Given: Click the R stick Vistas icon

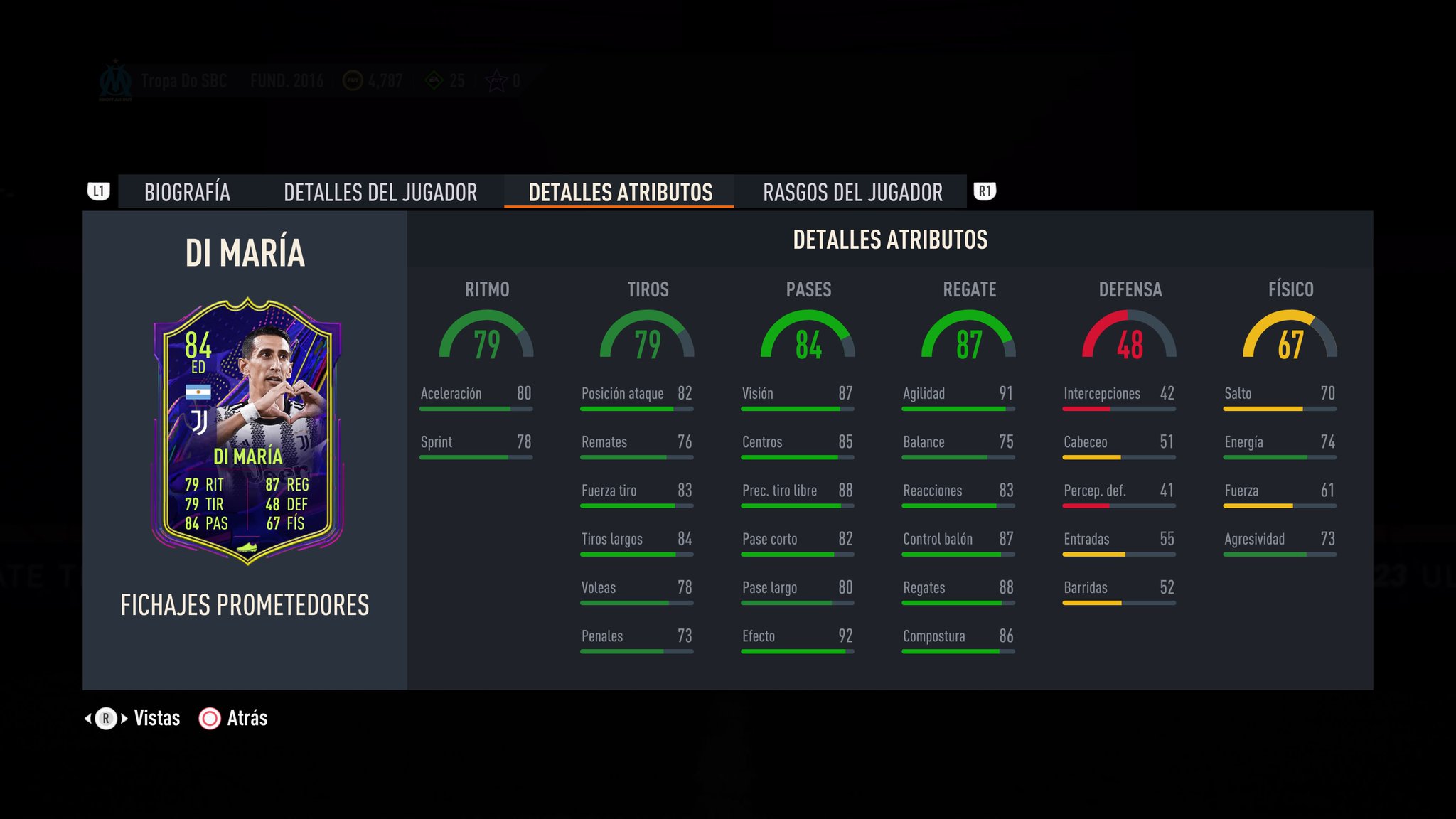Looking at the screenshot, I should tap(105, 719).
